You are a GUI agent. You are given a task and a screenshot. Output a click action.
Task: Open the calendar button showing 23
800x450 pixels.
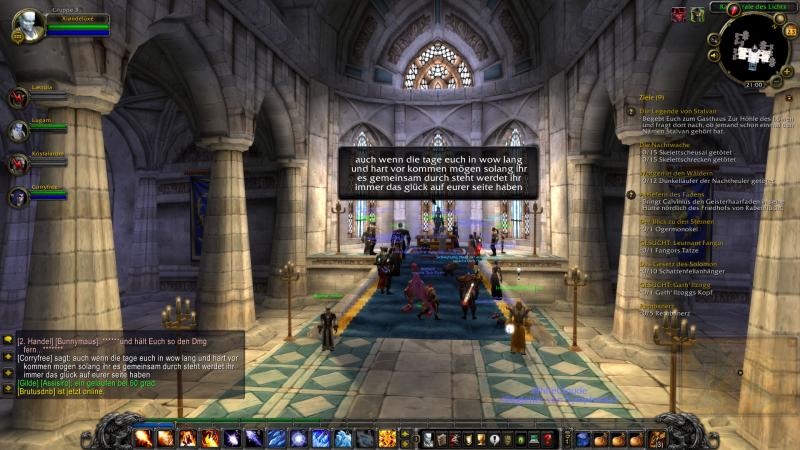click(790, 31)
